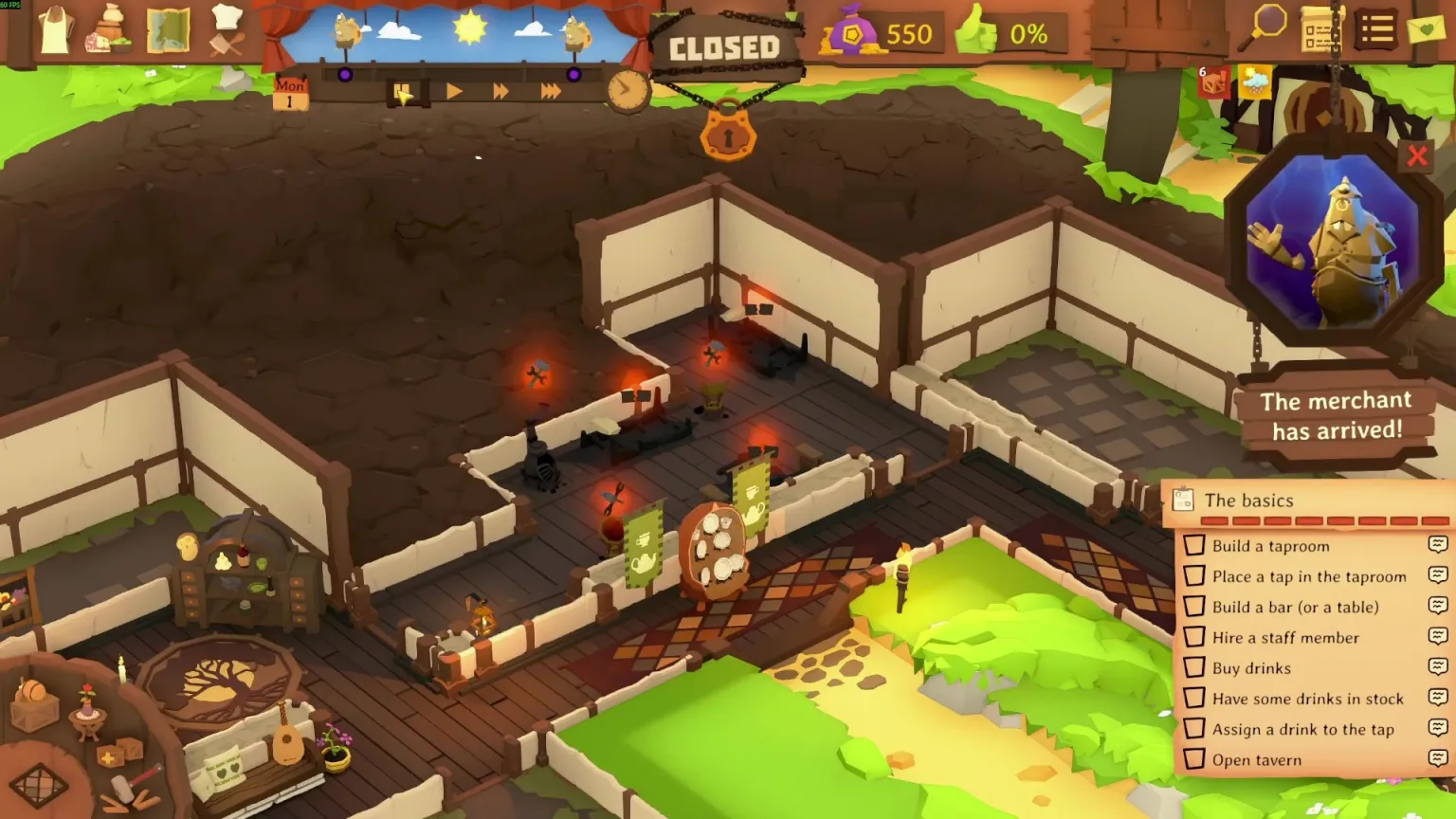
Task: Mark the Buy drinks task complete
Action: coord(1195,668)
